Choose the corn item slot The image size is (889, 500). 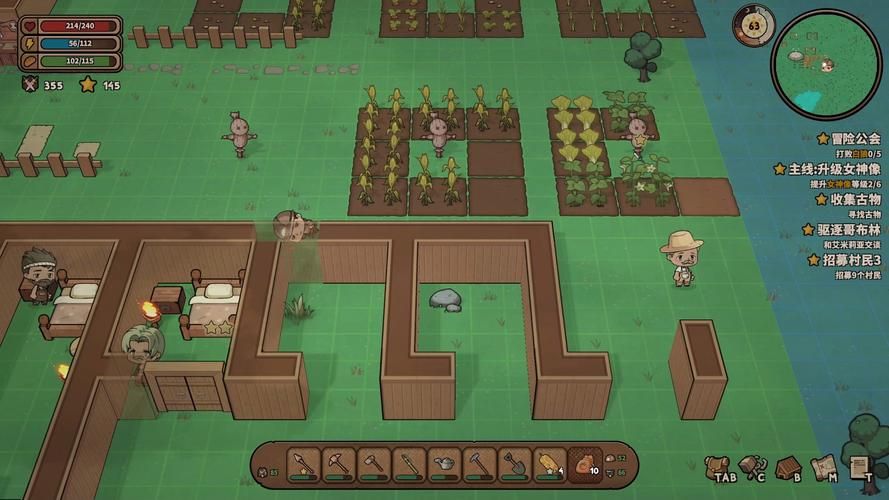549,465
